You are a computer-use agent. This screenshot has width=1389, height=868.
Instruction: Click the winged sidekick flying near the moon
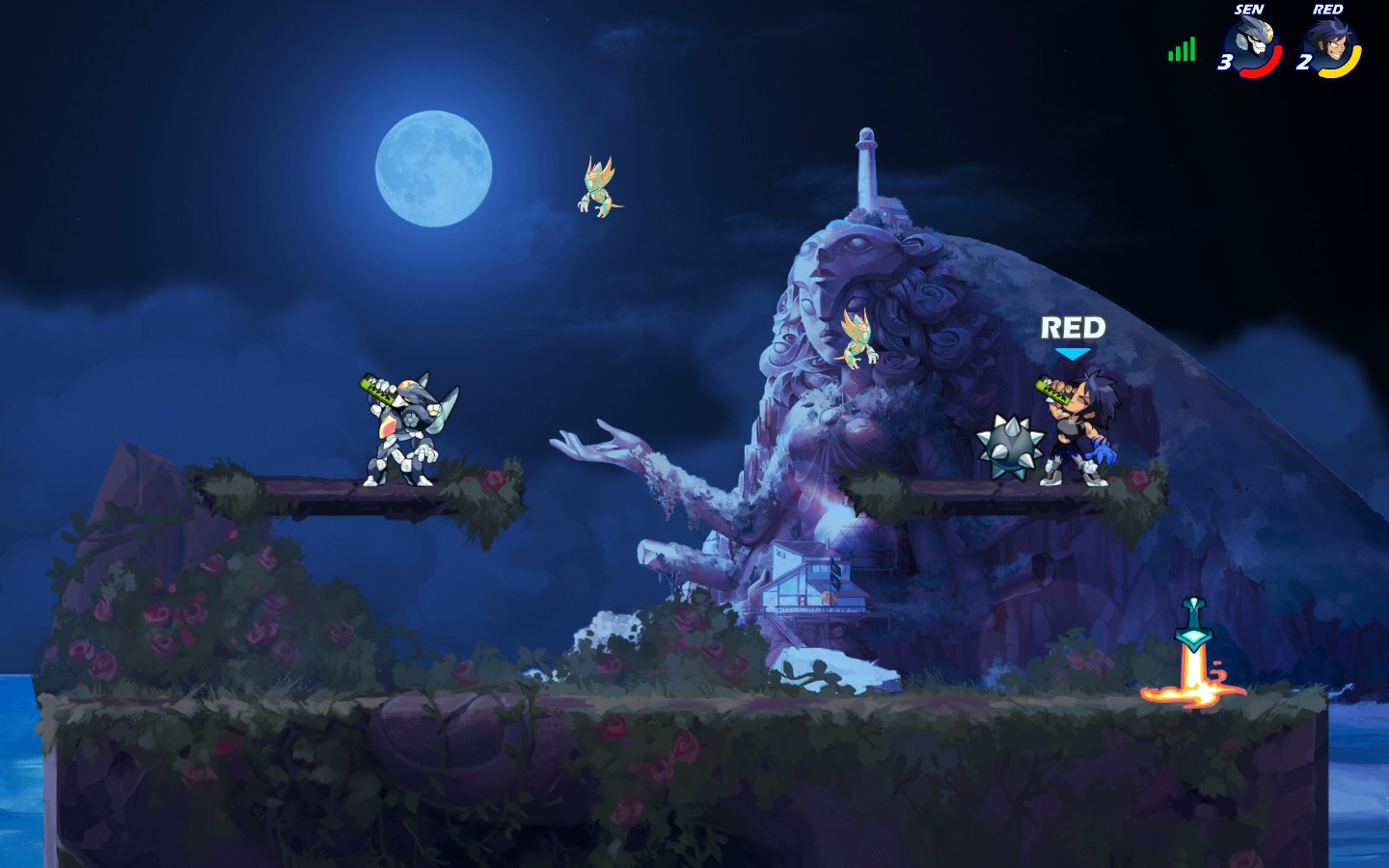coord(596,183)
